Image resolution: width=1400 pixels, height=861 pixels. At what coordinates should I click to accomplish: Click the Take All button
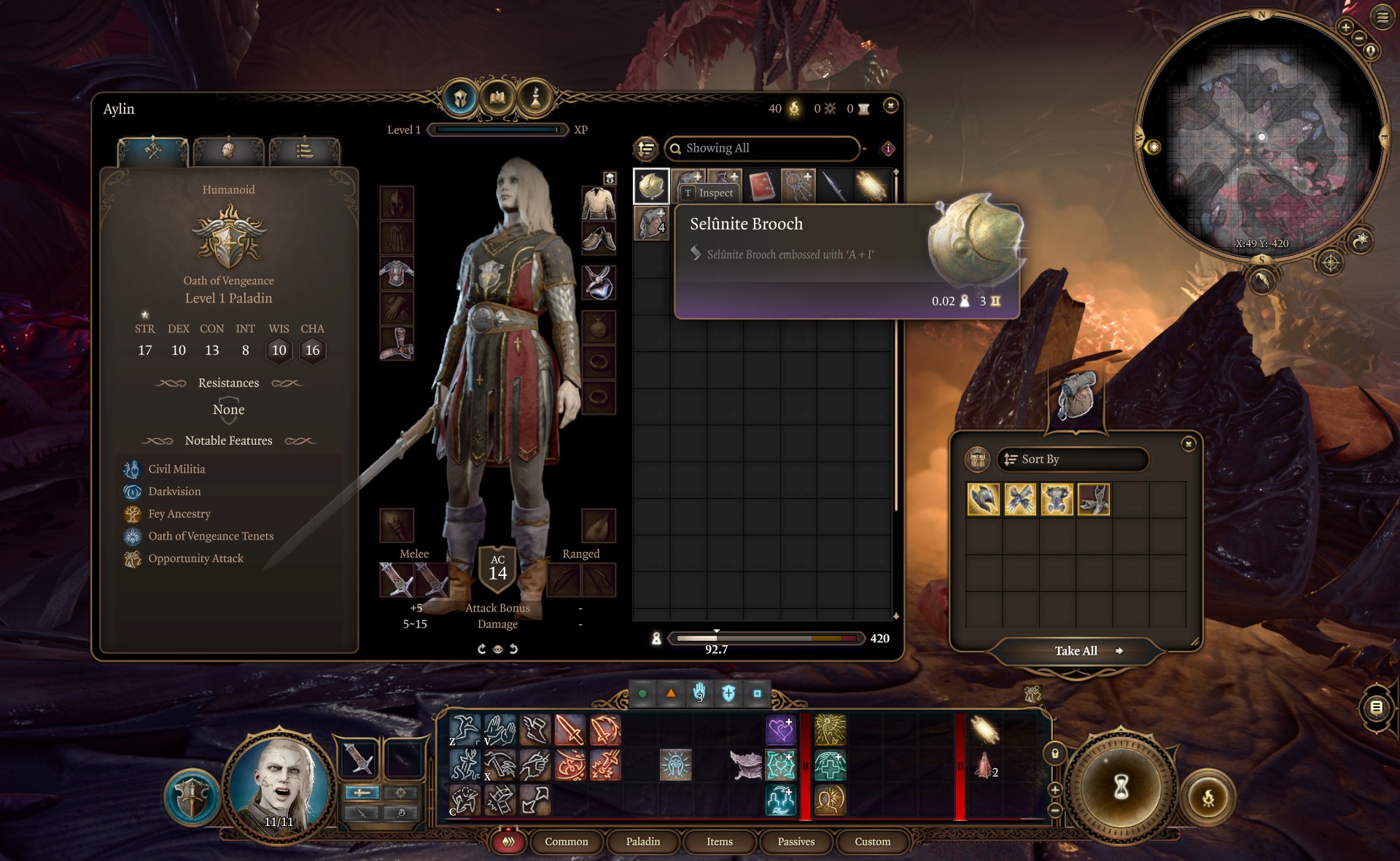[1076, 651]
